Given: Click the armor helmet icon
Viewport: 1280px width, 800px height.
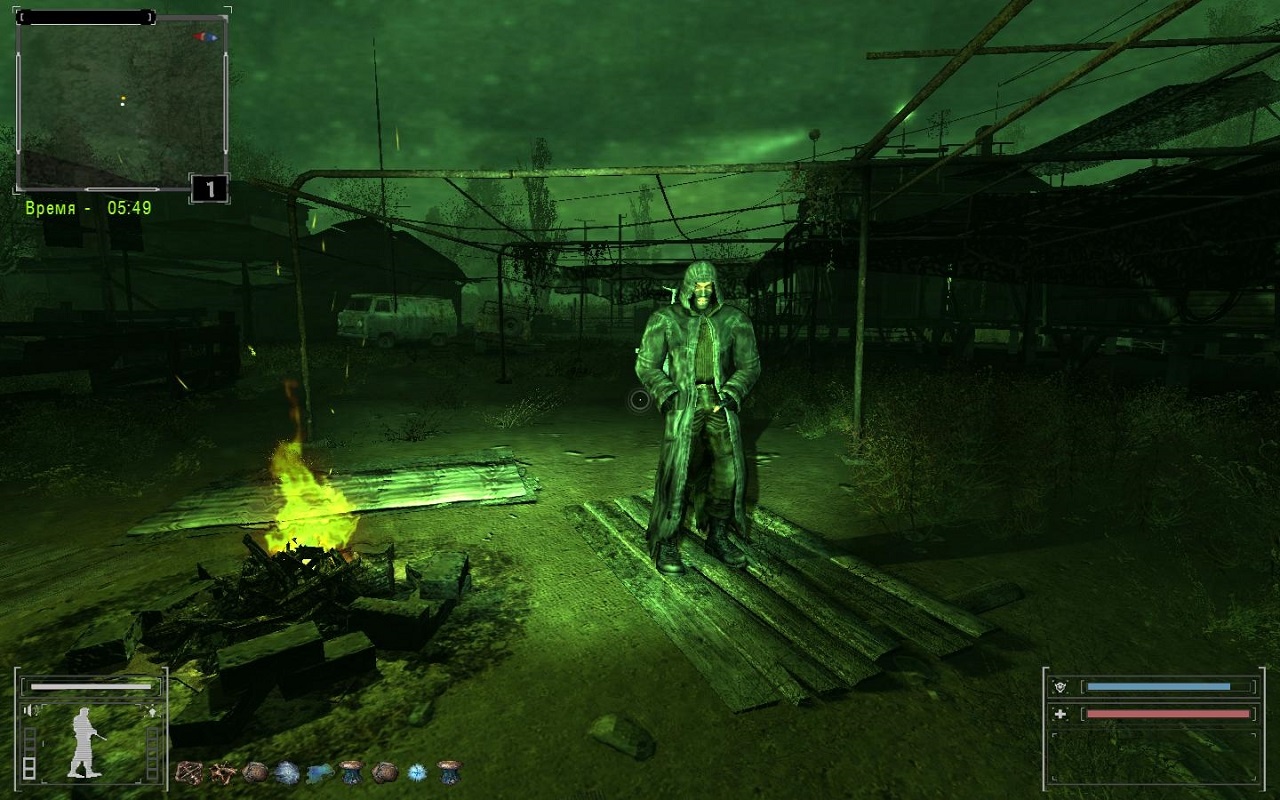Looking at the screenshot, I should pyautogui.click(x=1059, y=687).
